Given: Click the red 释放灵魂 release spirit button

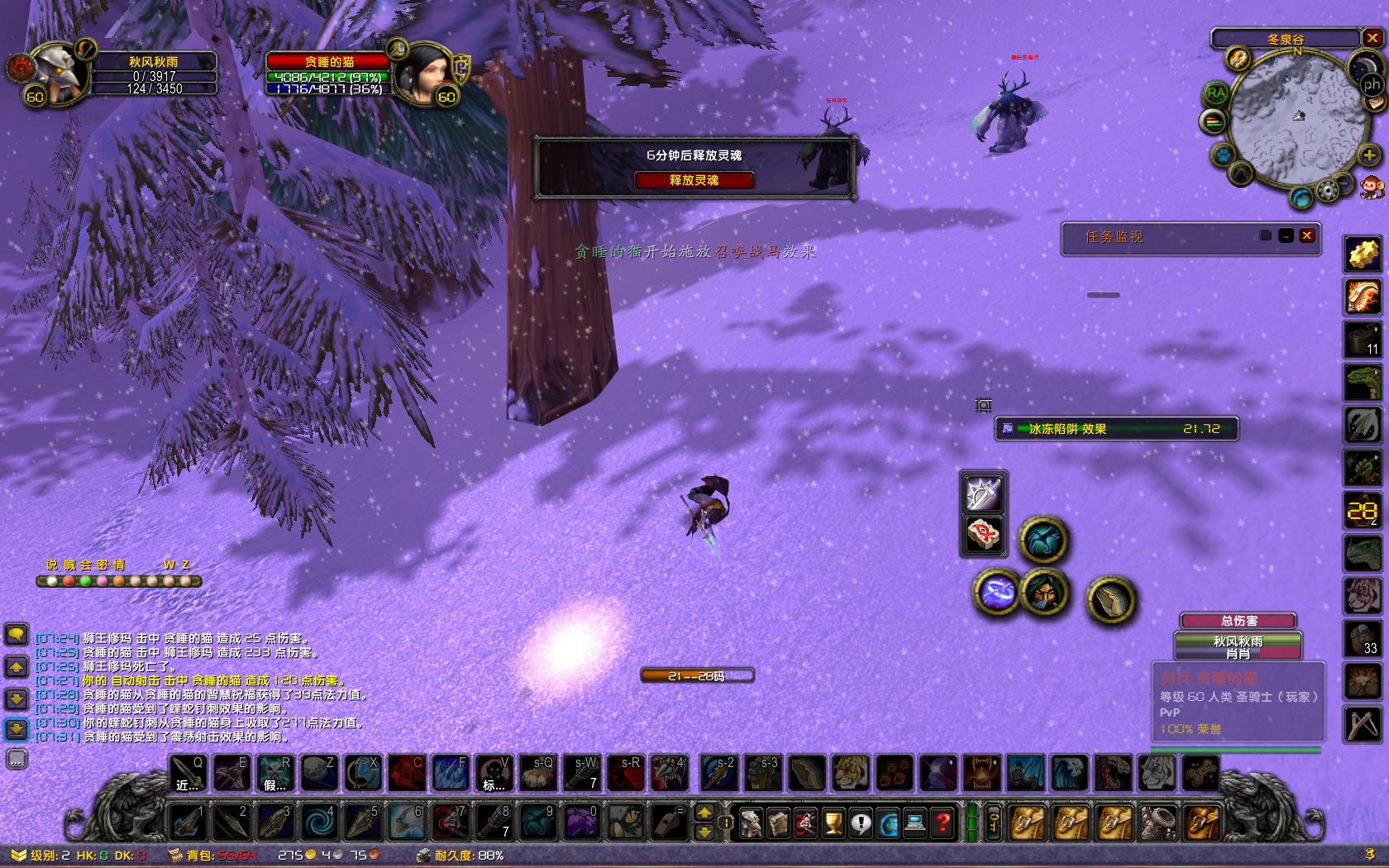Looking at the screenshot, I should click(694, 180).
